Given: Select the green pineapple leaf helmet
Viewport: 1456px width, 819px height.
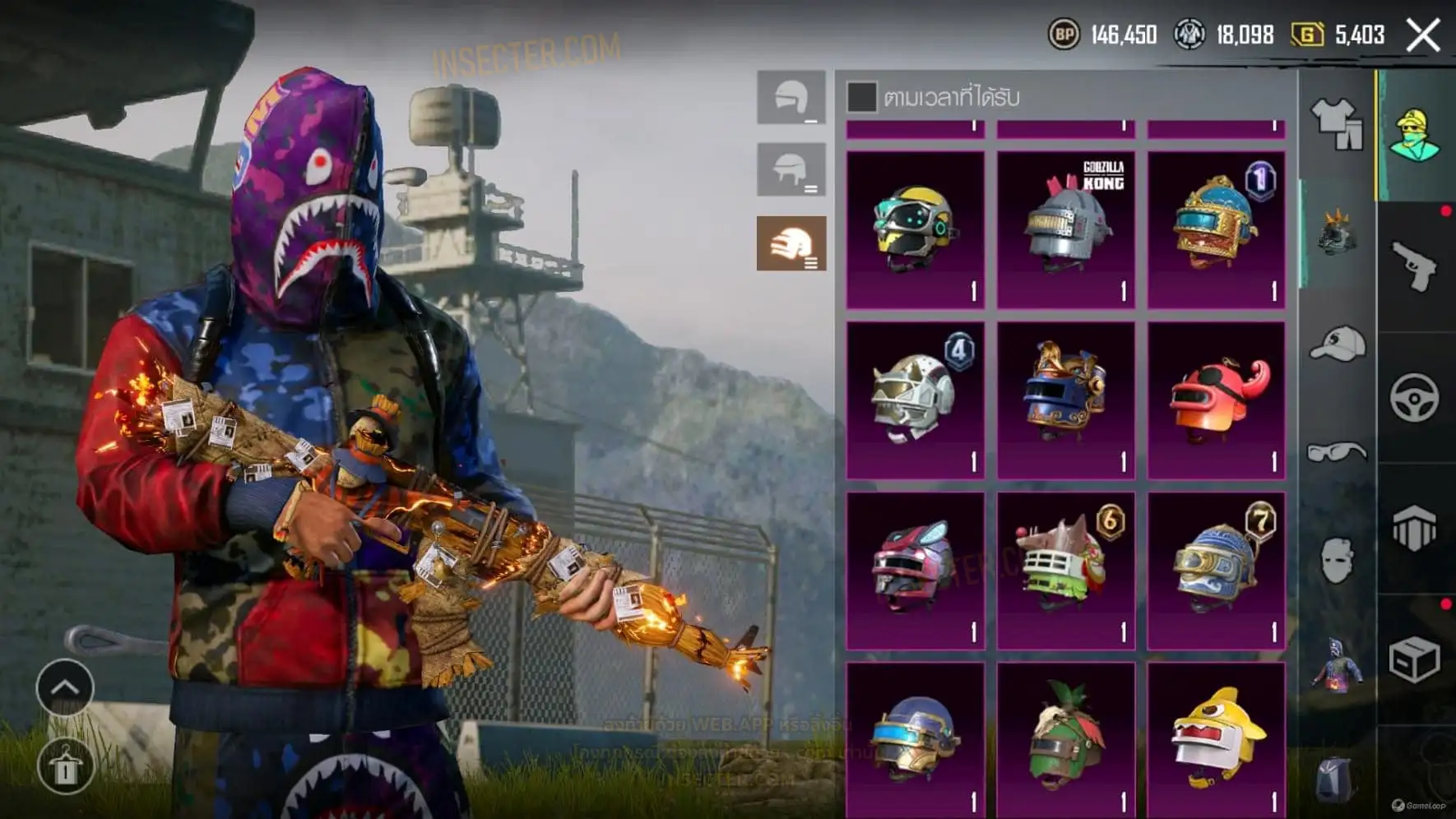Looking at the screenshot, I should (x=1066, y=740).
